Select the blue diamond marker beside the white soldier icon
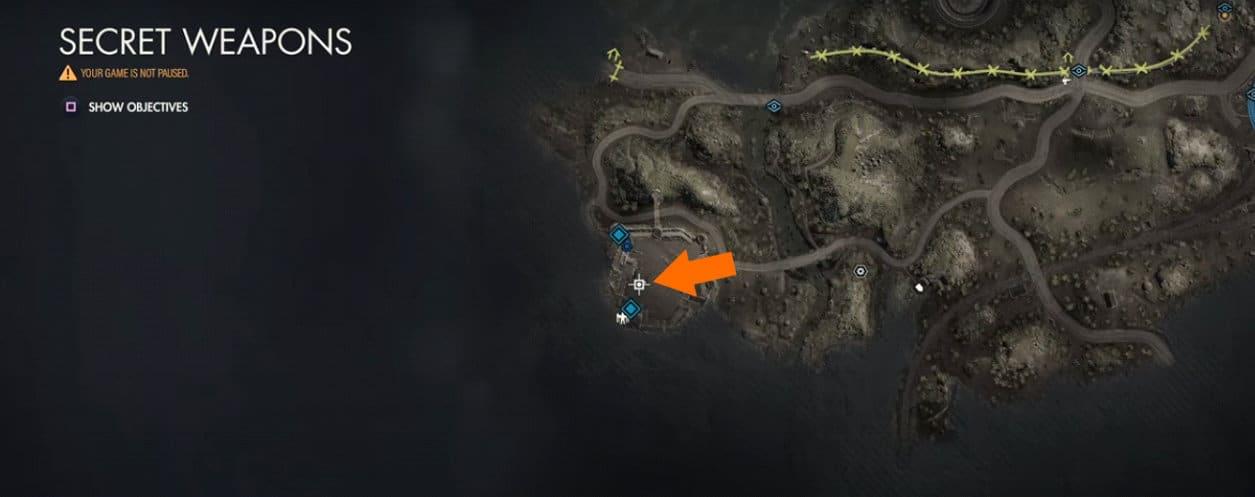Image resolution: width=1255 pixels, height=497 pixels. click(x=632, y=309)
